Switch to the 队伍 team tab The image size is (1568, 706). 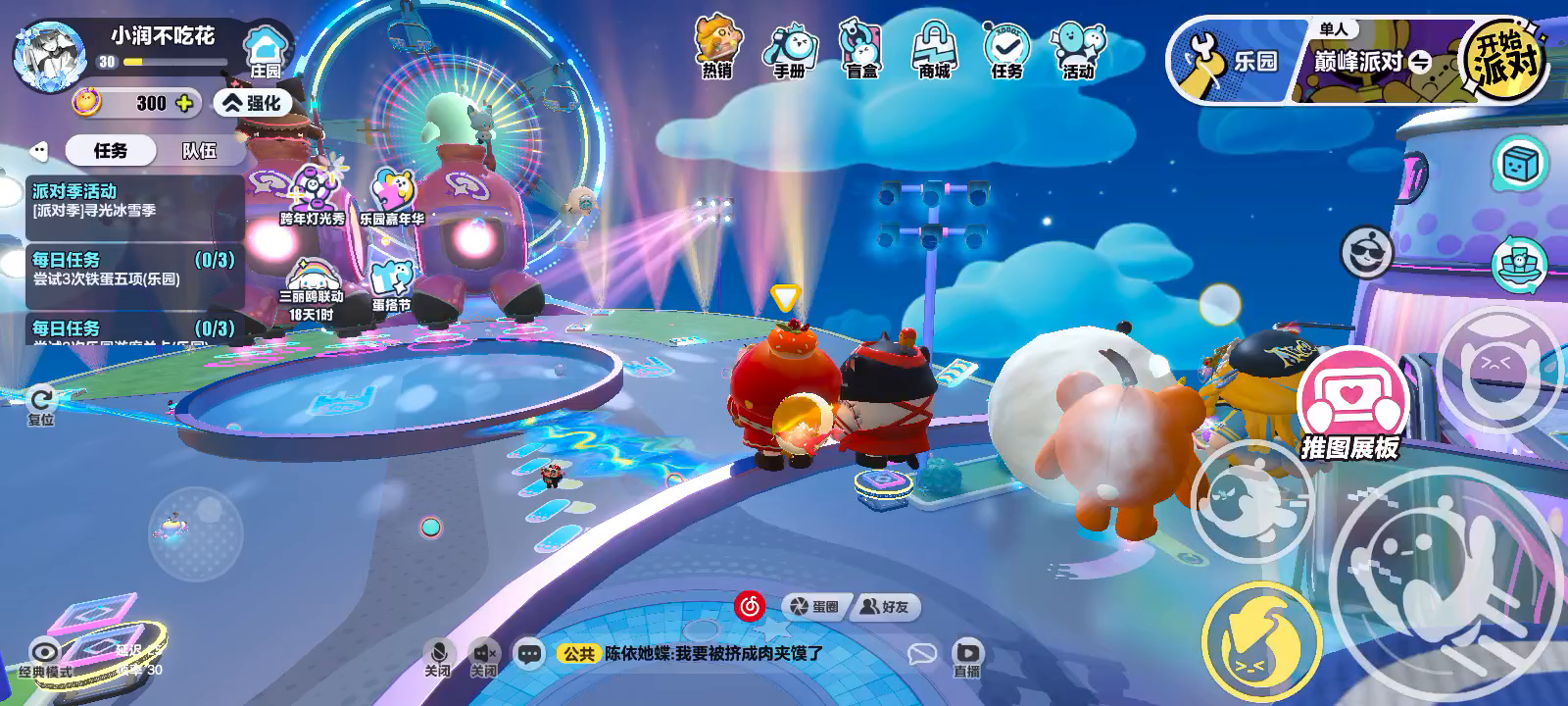click(199, 151)
